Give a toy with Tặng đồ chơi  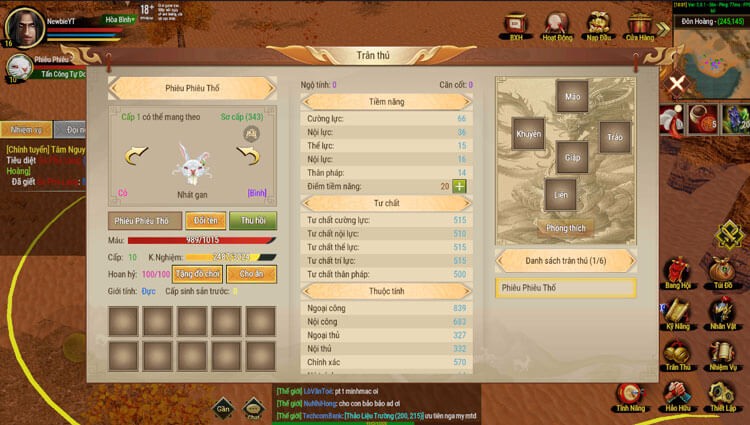[x=198, y=273]
